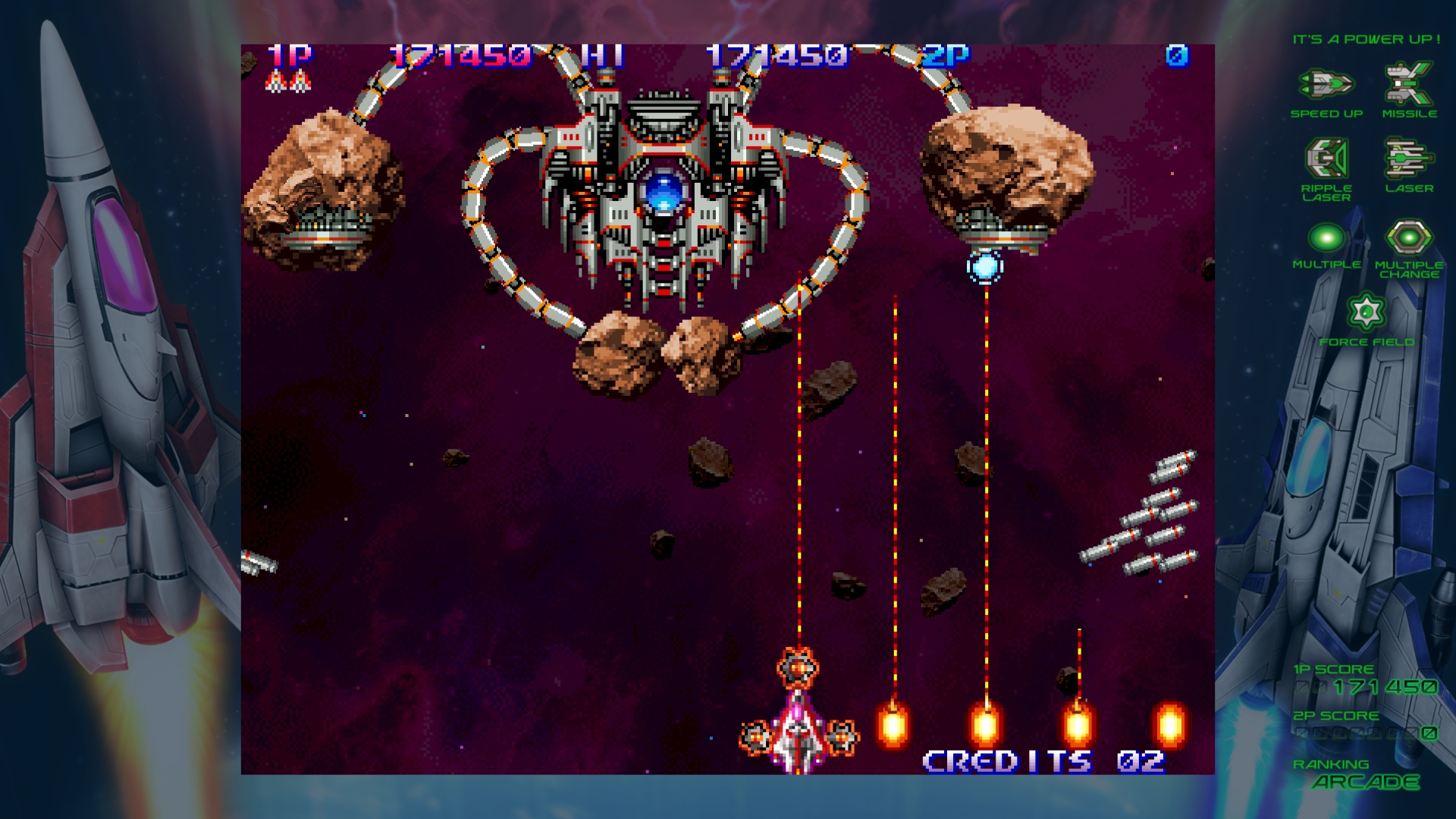The height and width of the screenshot is (819, 1456).
Task: Select the Speed Up power-up icon
Action: pos(1326,84)
